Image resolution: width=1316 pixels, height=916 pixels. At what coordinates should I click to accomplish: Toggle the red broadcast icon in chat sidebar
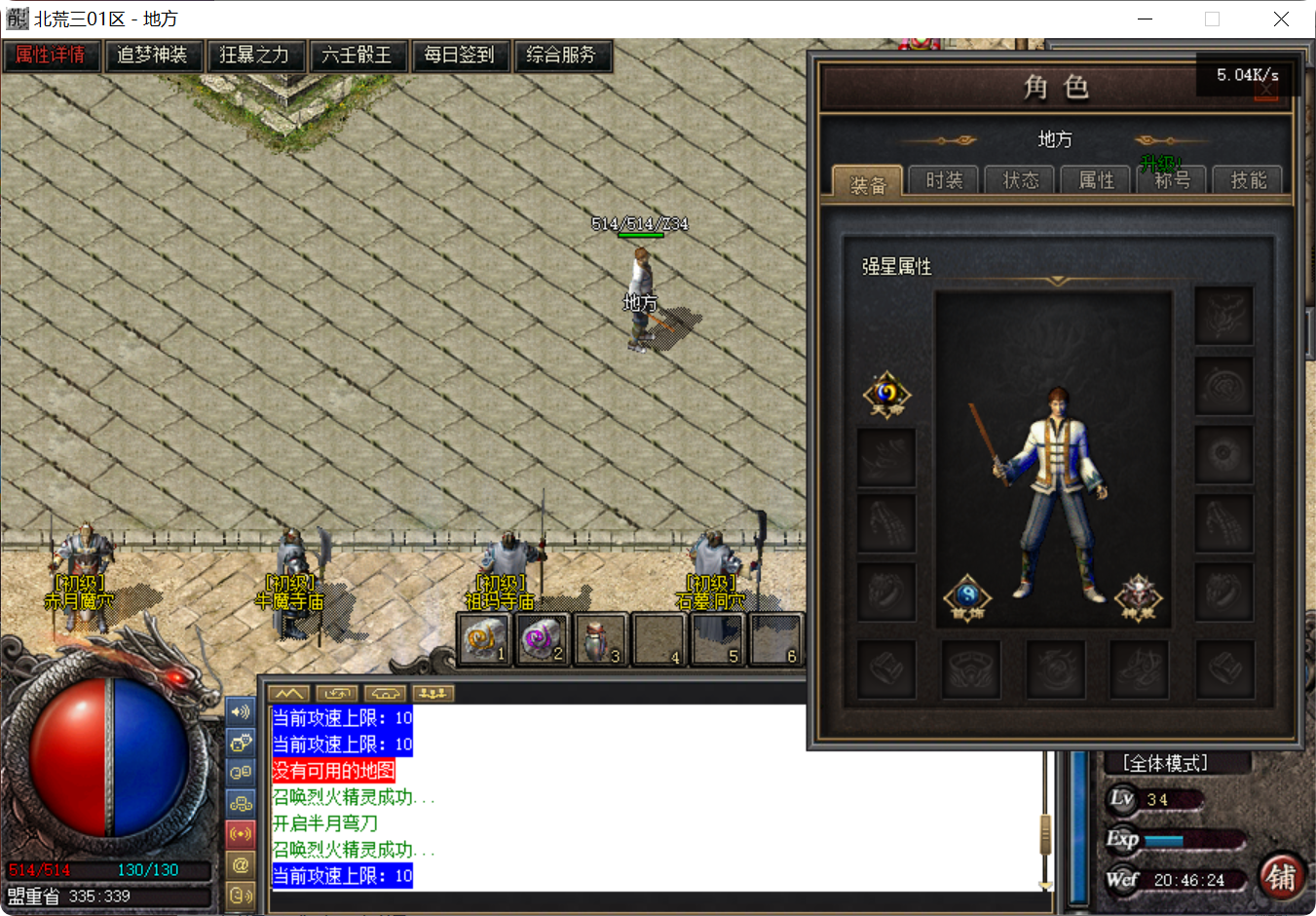point(241,833)
